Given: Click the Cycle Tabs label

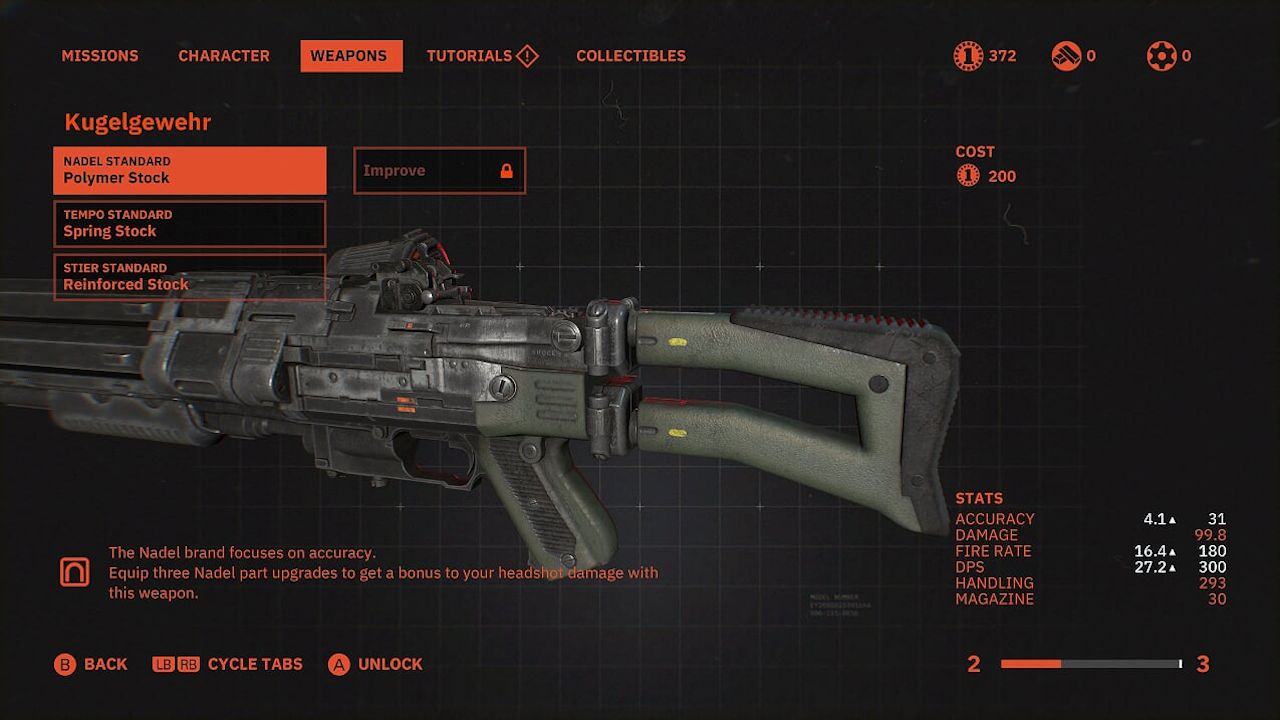Looking at the screenshot, I should click(254, 664).
